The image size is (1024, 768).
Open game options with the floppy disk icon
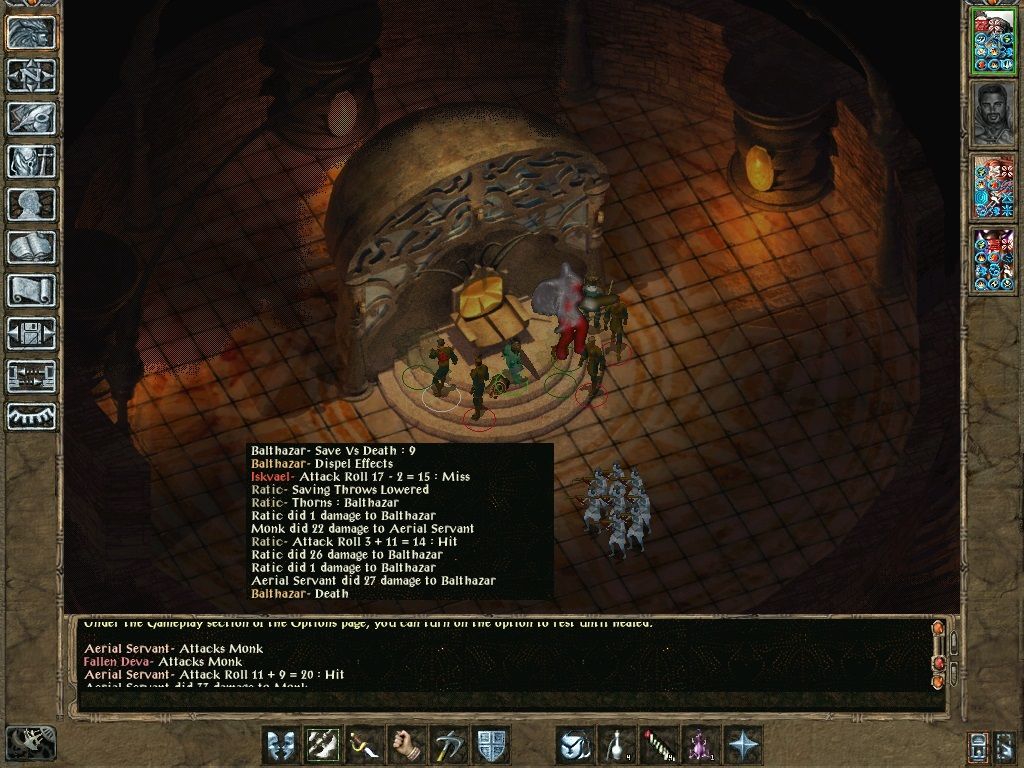point(31,333)
